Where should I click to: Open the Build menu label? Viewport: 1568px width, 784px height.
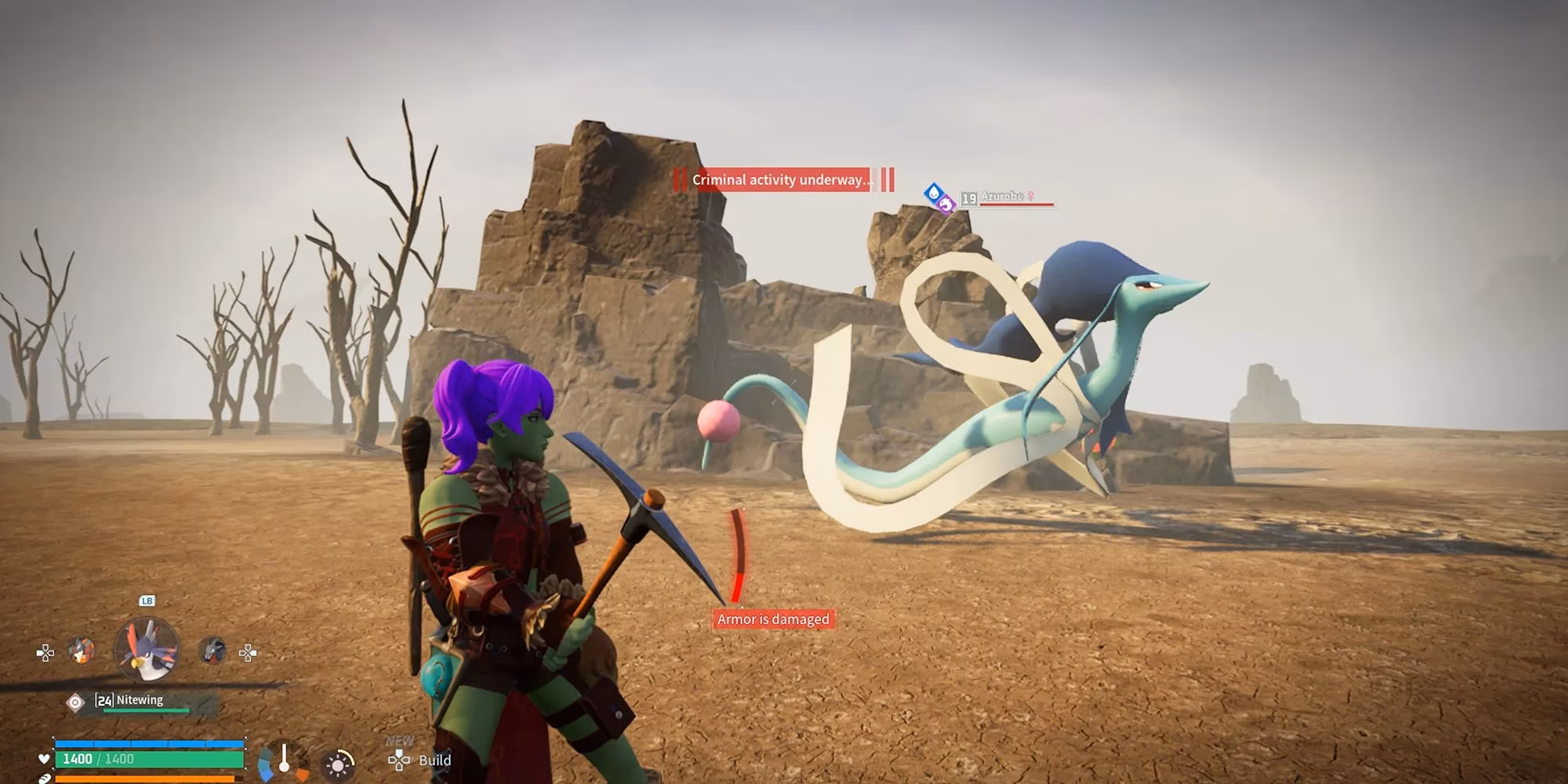point(434,760)
